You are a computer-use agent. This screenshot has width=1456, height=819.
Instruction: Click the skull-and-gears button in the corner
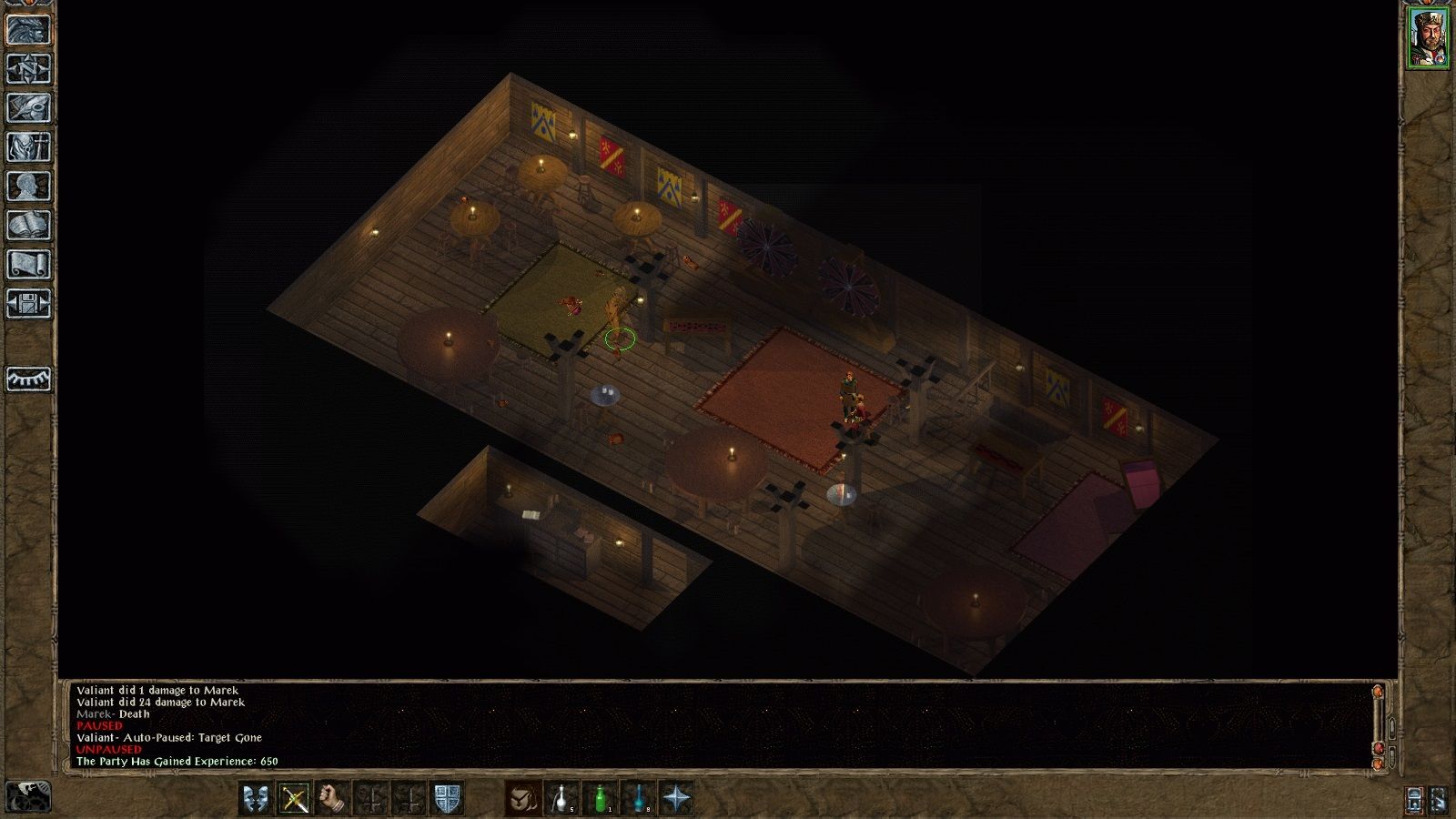pos(27,797)
